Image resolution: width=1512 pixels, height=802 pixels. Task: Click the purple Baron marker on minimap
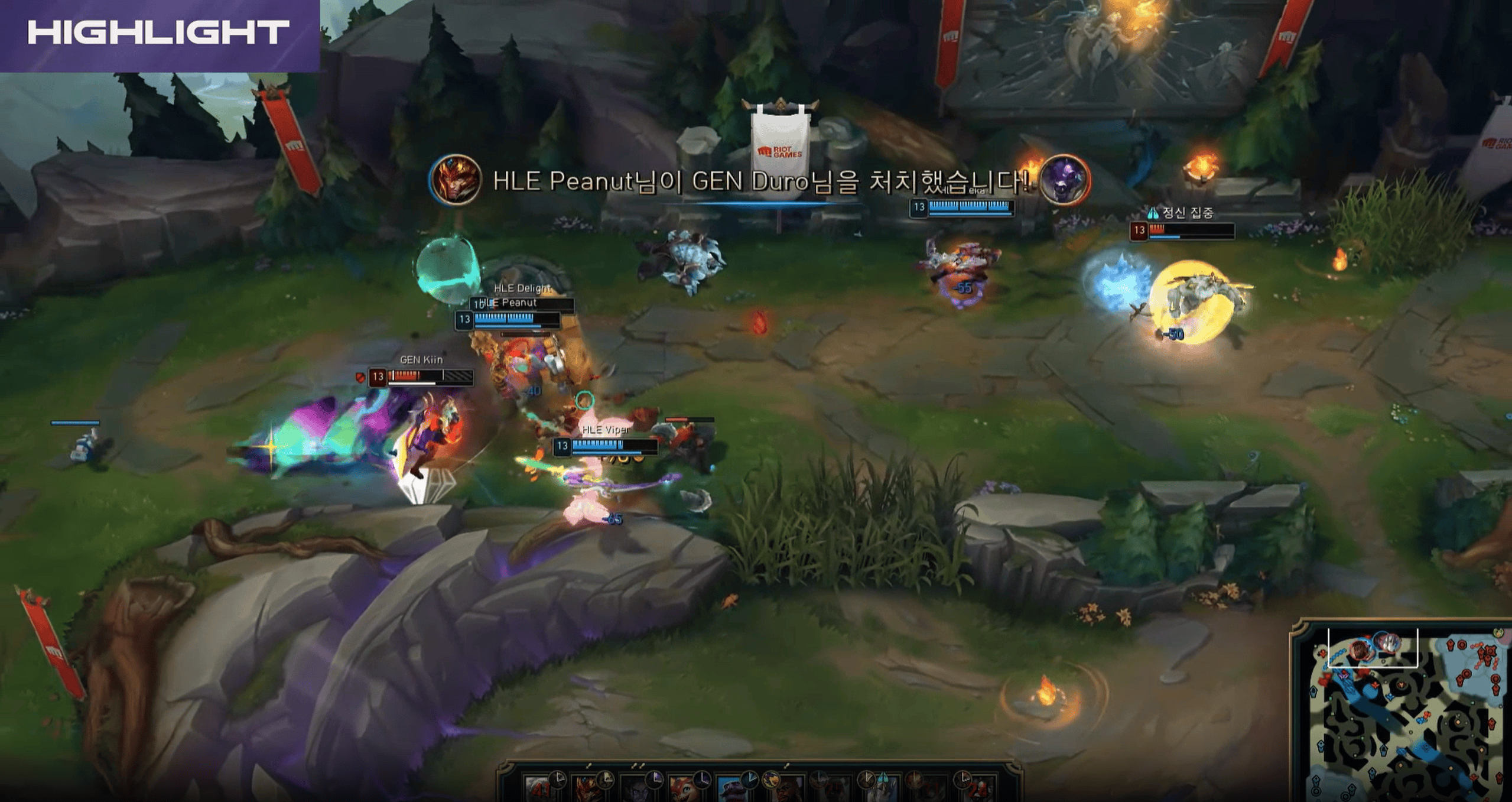click(x=1344, y=674)
